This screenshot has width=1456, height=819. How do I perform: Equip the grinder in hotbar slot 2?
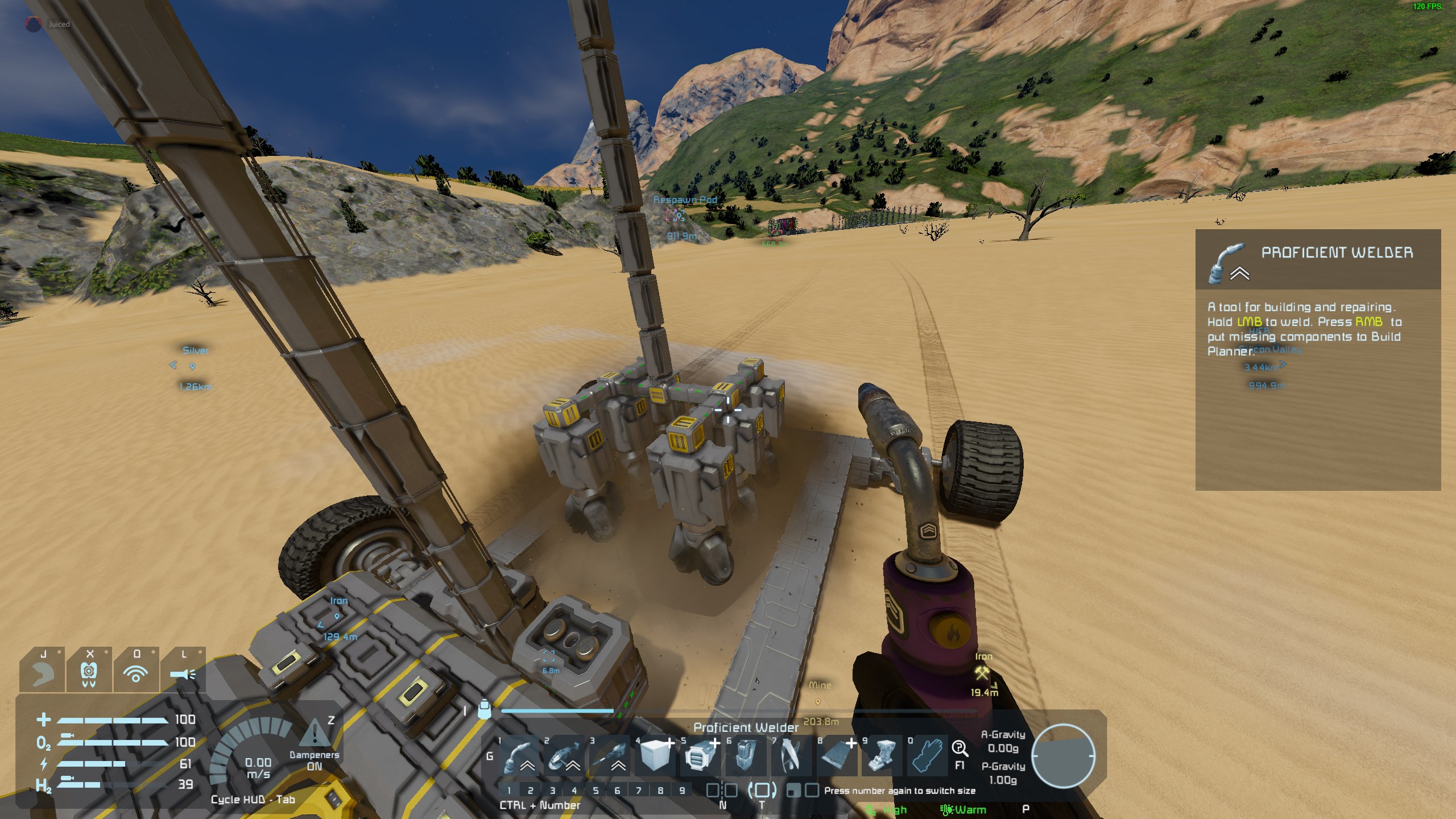[x=565, y=756]
